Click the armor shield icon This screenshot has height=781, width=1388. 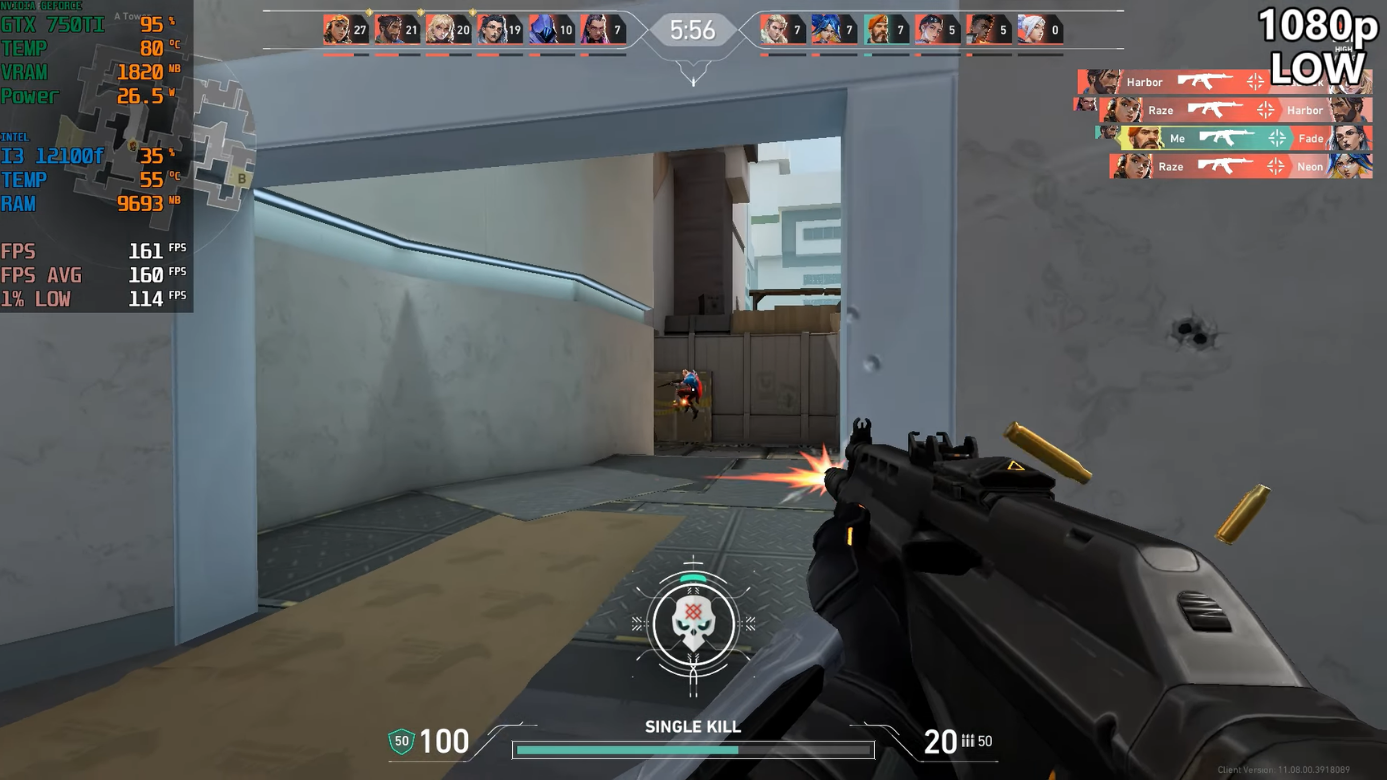[401, 741]
